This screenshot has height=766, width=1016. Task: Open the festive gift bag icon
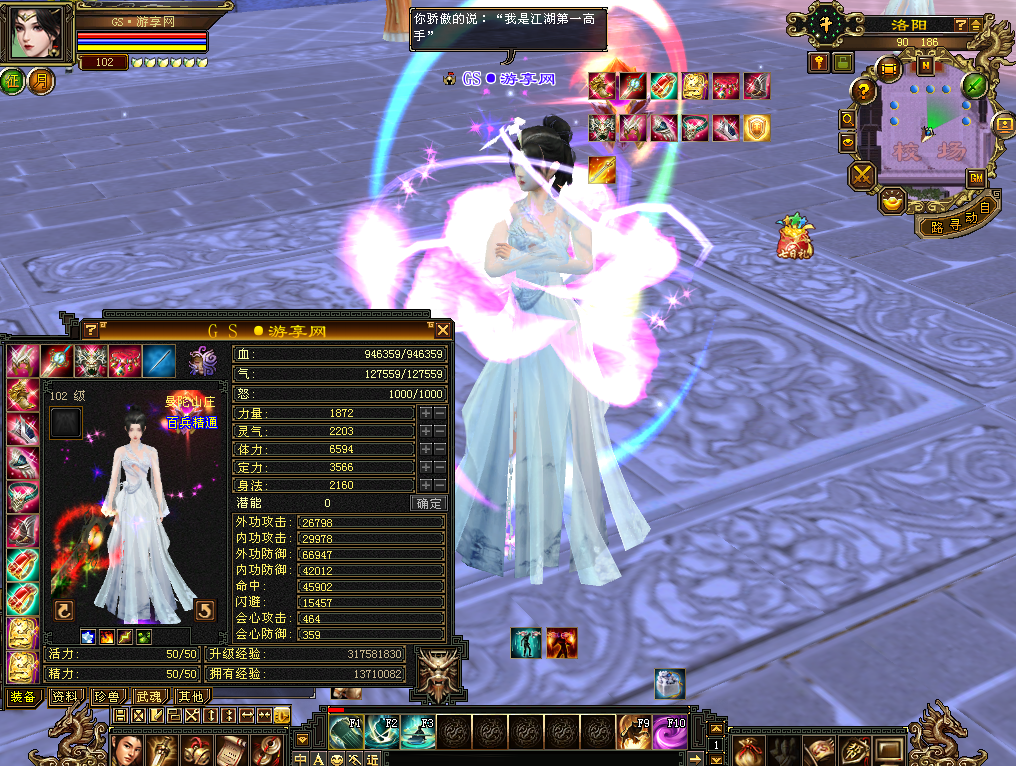(x=795, y=236)
